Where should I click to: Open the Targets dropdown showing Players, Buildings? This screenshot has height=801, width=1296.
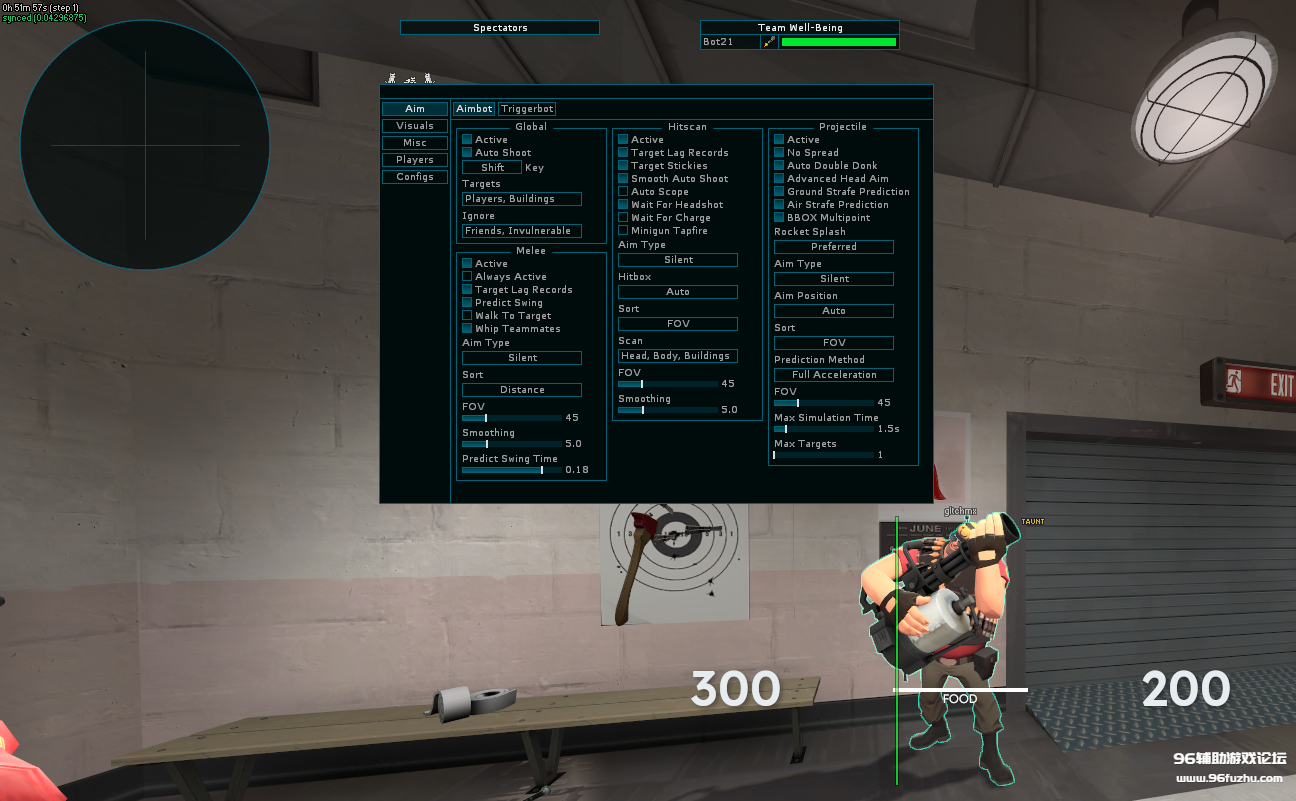click(522, 199)
